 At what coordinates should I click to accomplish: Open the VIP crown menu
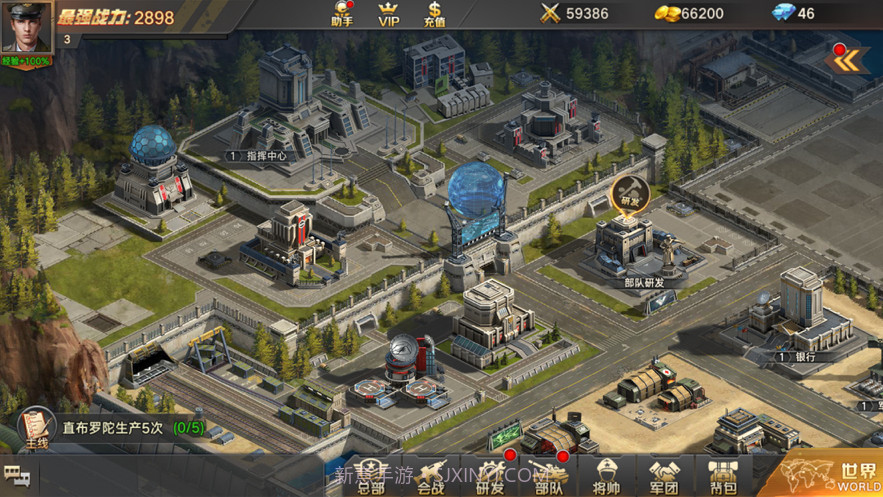pos(389,13)
